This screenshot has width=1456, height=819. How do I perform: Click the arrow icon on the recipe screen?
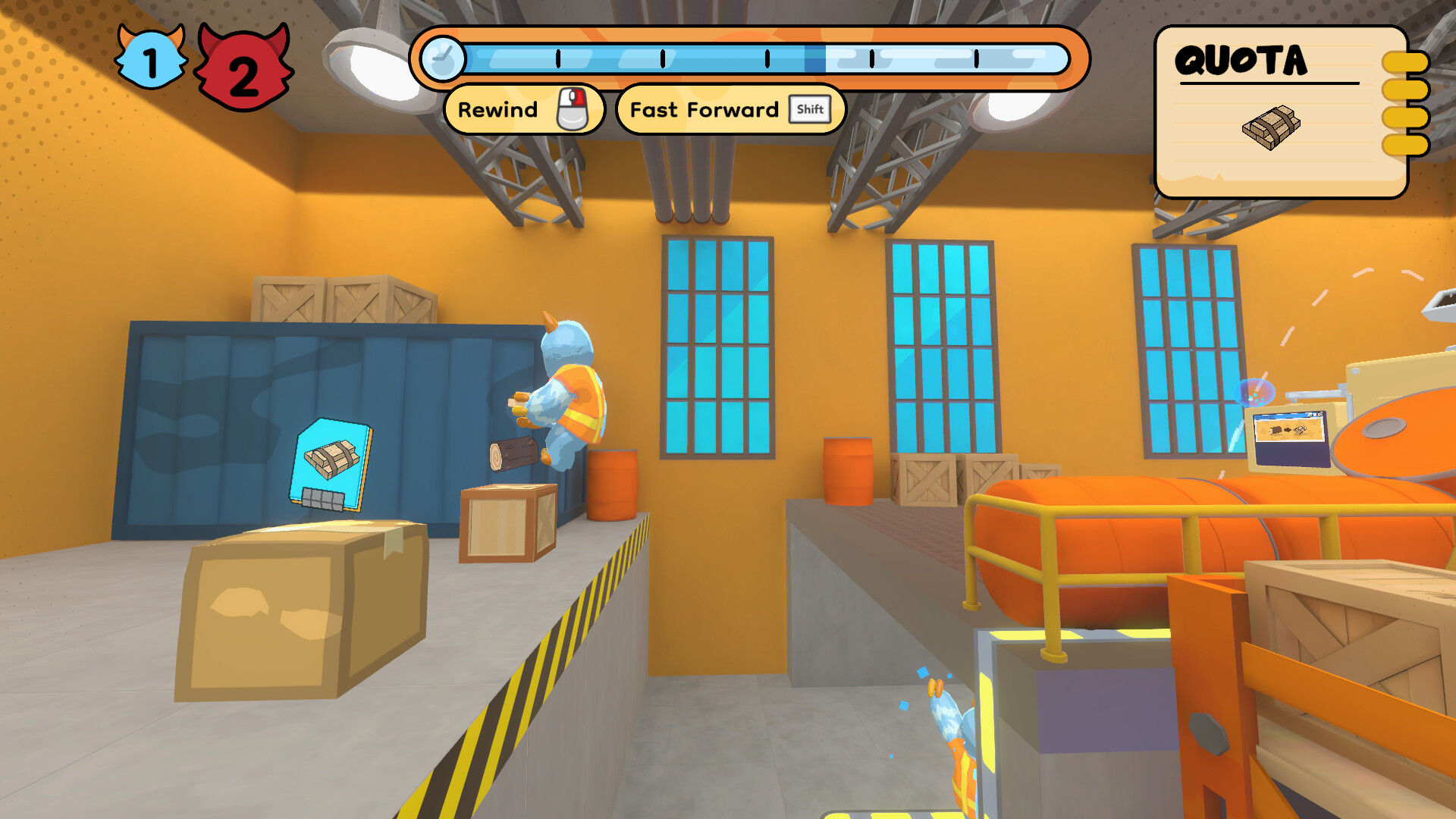coord(1287,430)
